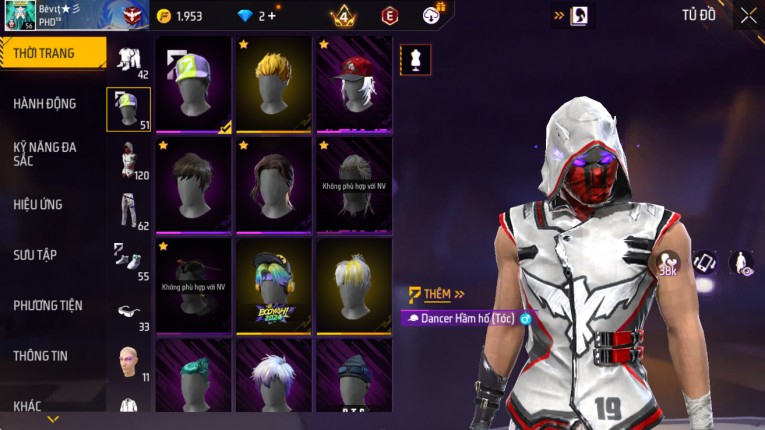
Task: Open the HIỆU ỨNG tab
Action: click(x=38, y=204)
